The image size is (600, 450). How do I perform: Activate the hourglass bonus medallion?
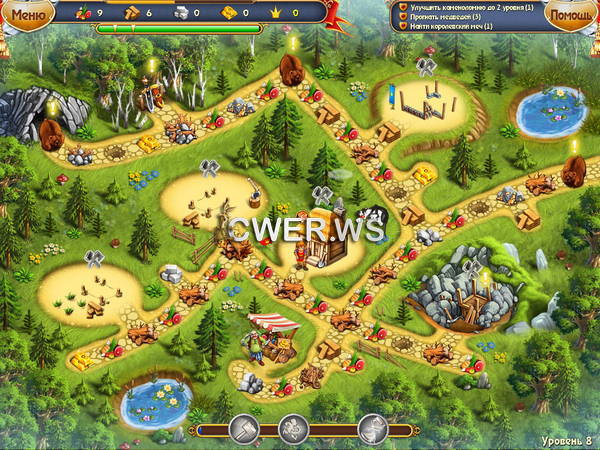tap(372, 429)
